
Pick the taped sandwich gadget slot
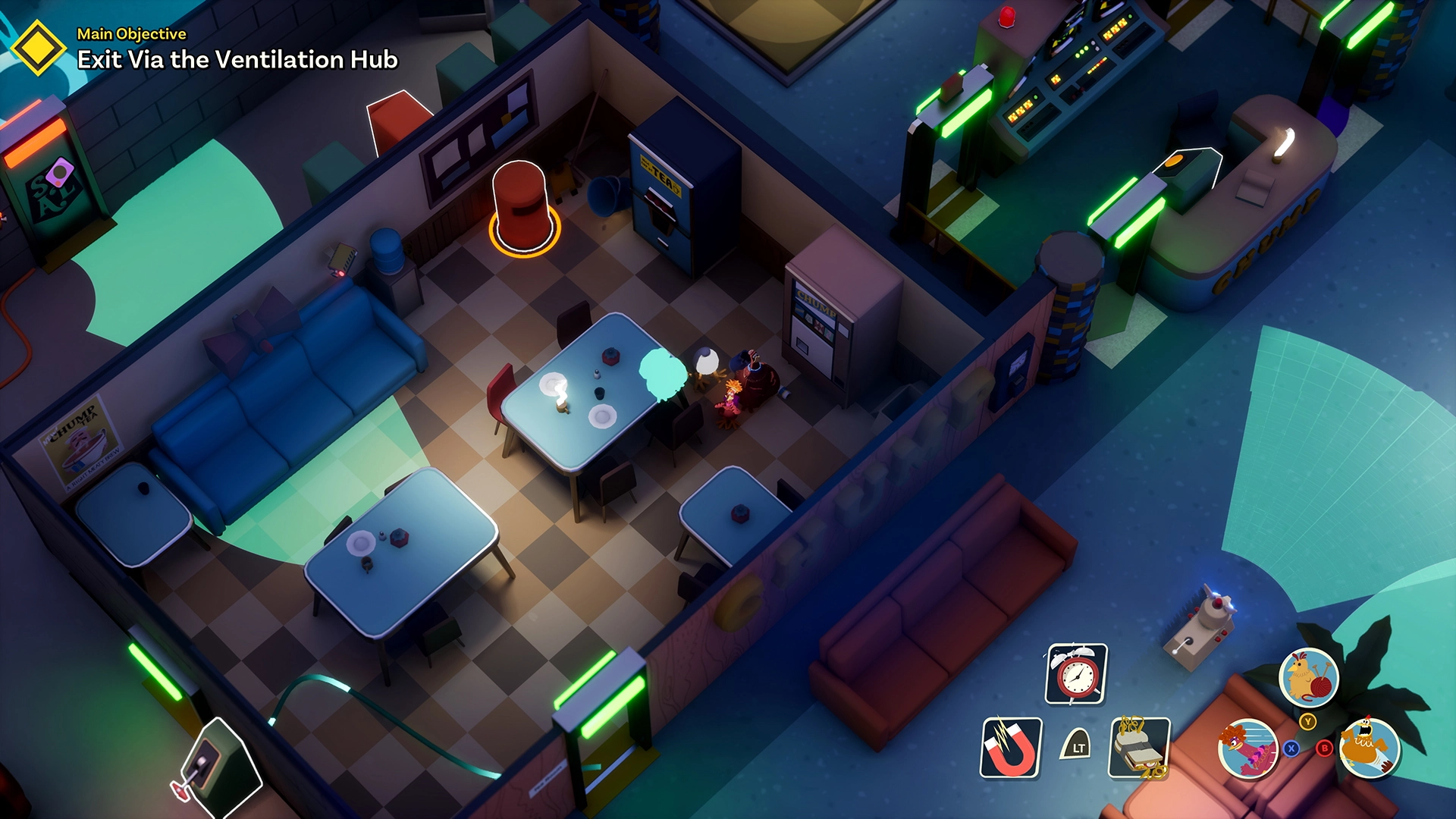[x=1139, y=748]
